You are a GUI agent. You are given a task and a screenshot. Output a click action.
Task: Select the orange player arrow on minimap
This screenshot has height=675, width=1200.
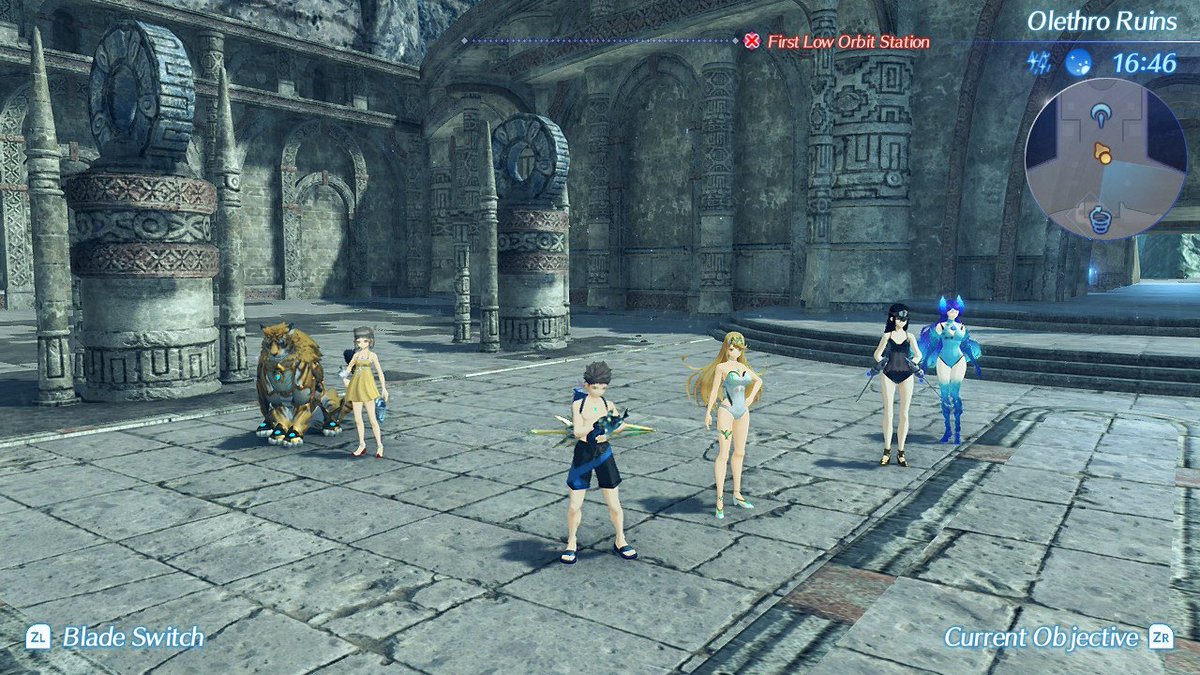tap(1102, 153)
